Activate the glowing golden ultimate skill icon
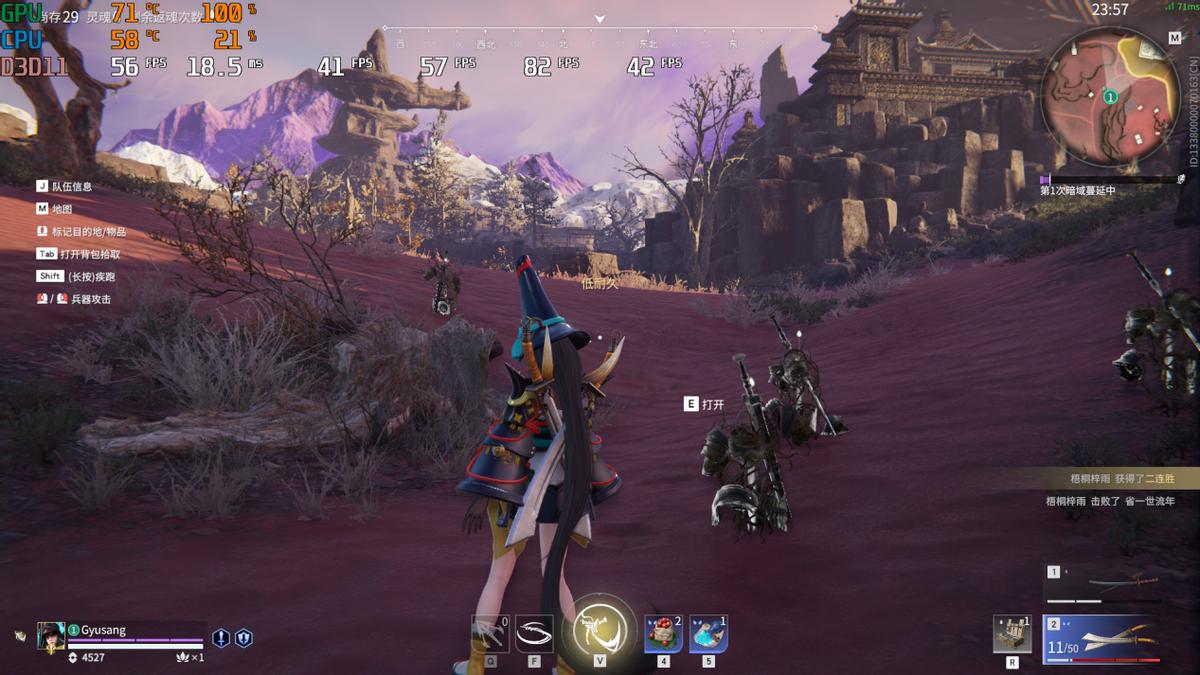The image size is (1200, 675). point(601,630)
